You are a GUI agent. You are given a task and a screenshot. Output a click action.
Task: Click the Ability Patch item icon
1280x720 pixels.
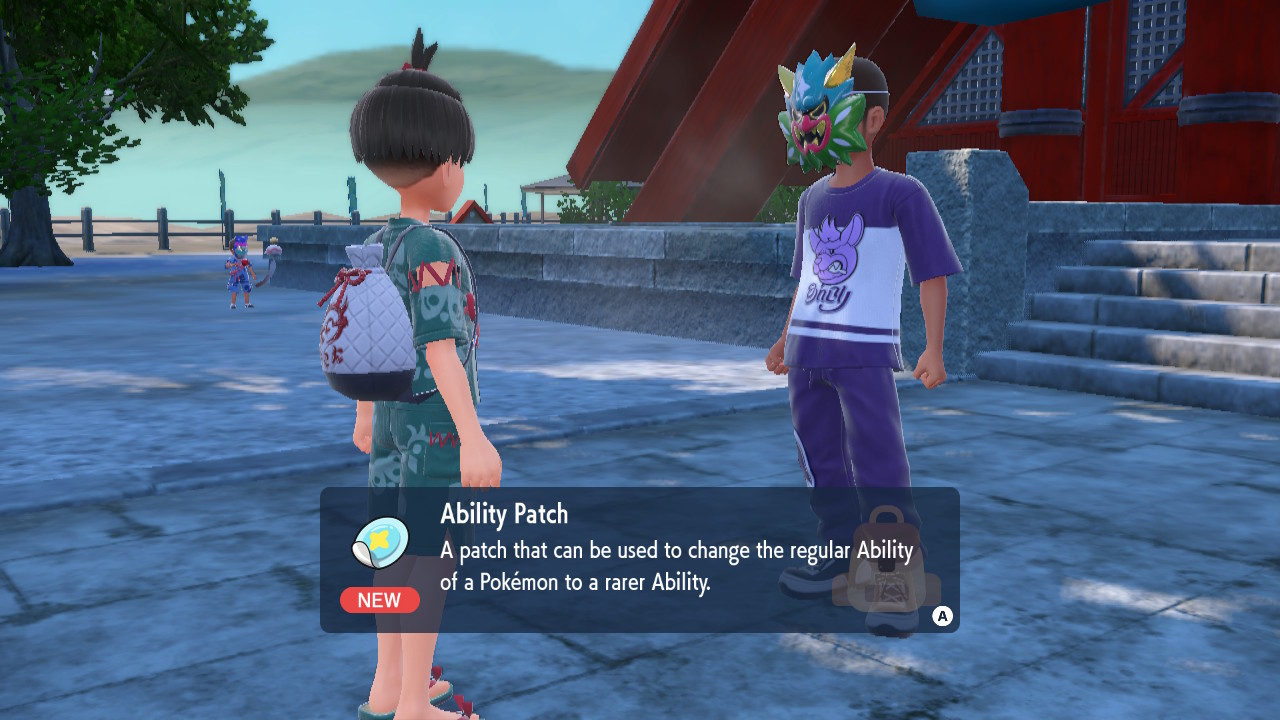[380, 543]
